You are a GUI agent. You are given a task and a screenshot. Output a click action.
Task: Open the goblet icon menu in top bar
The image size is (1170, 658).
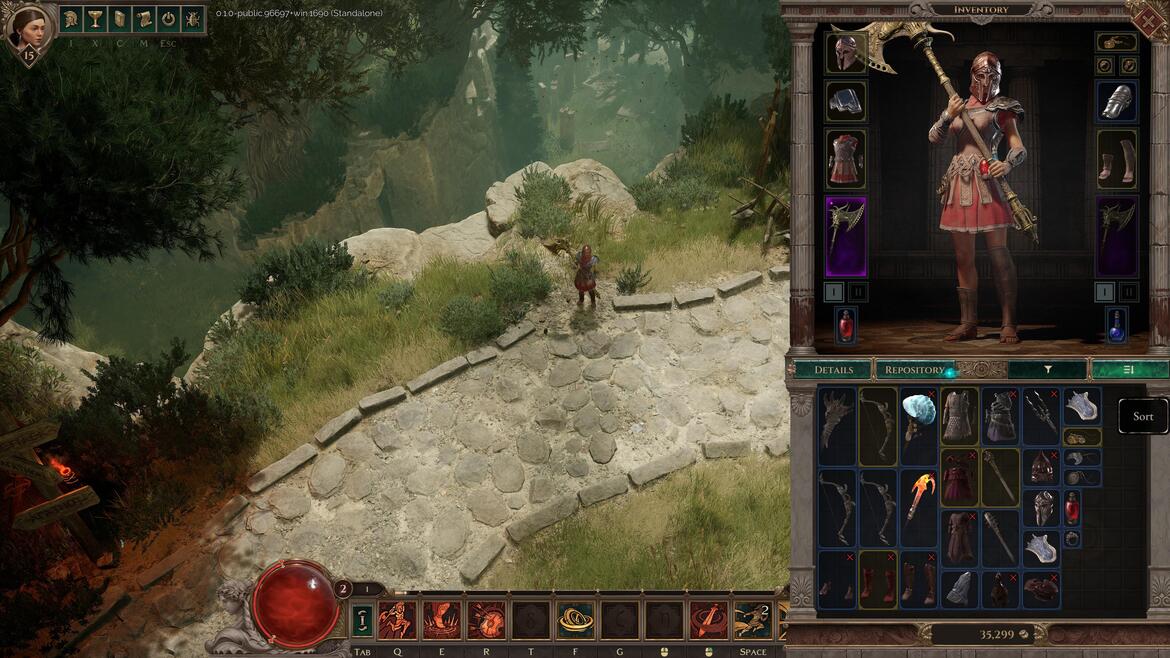click(x=95, y=19)
